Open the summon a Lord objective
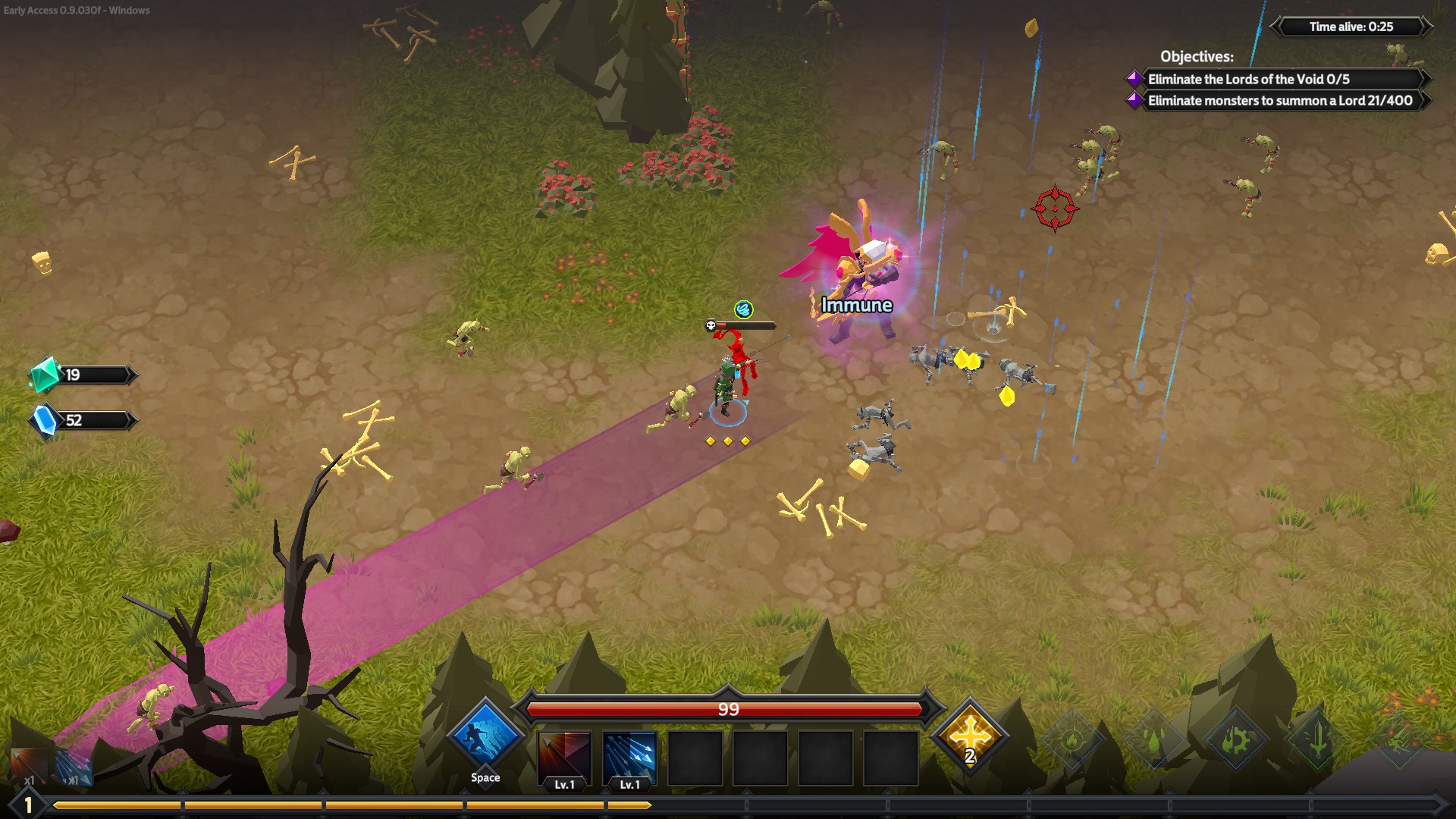Screen dimensions: 1456x819 tap(1279, 100)
